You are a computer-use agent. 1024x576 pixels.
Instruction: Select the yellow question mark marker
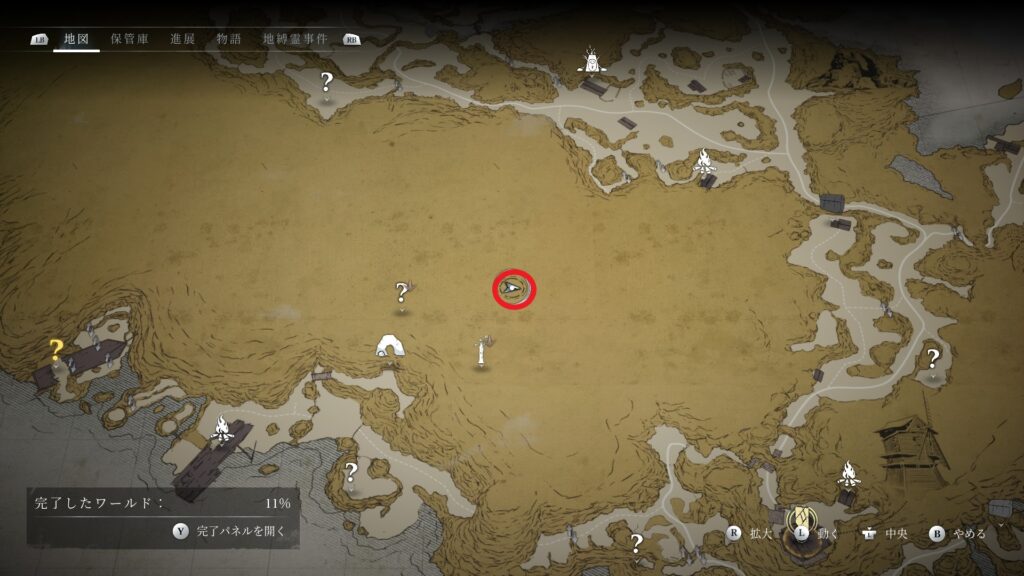(x=57, y=350)
